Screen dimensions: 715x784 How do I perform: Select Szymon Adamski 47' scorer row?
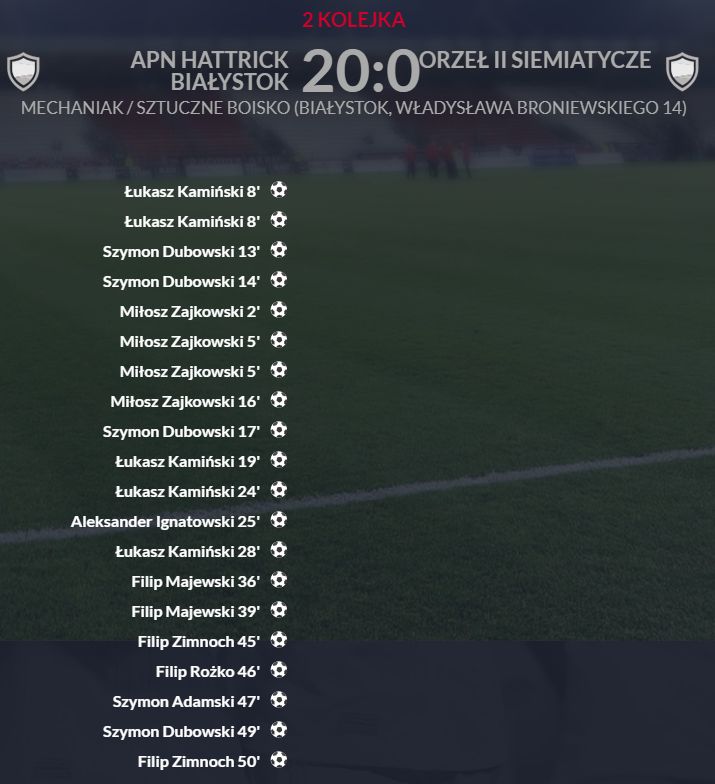tap(186, 701)
